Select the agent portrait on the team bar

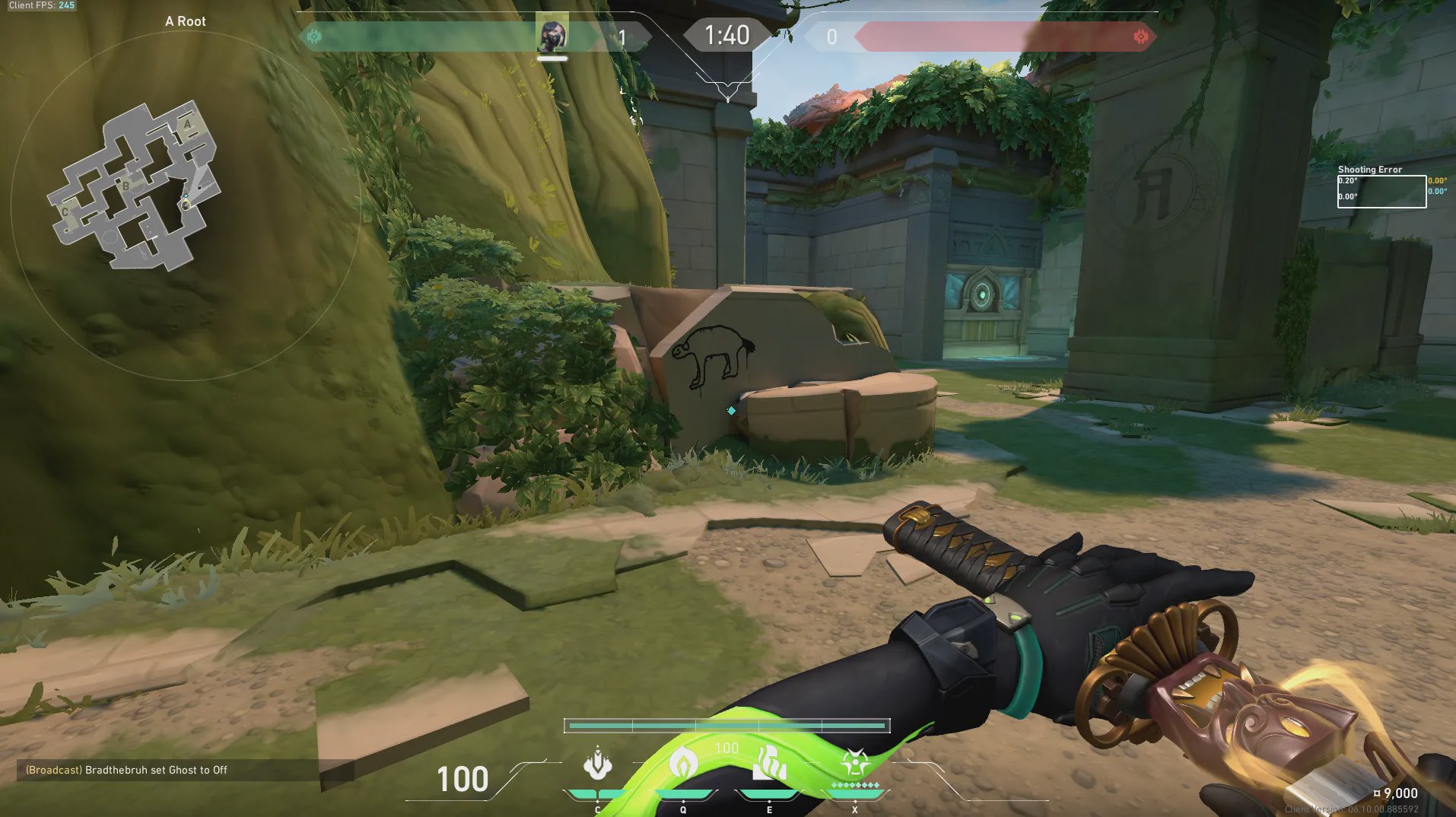552,36
